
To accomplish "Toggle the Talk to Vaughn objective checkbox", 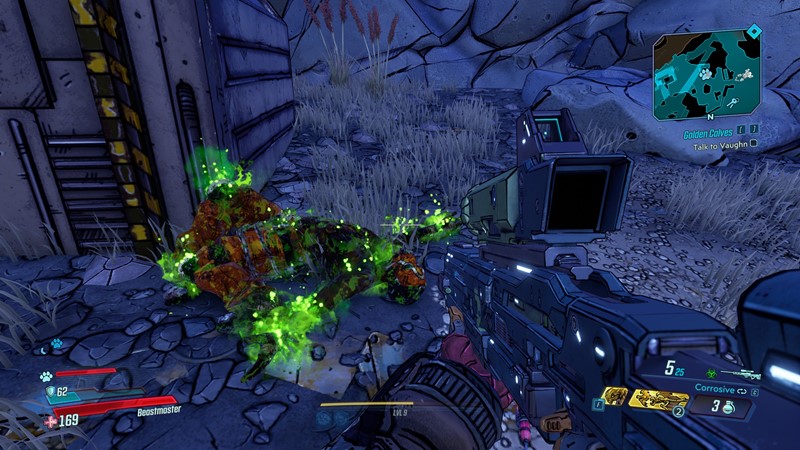I will (752, 144).
